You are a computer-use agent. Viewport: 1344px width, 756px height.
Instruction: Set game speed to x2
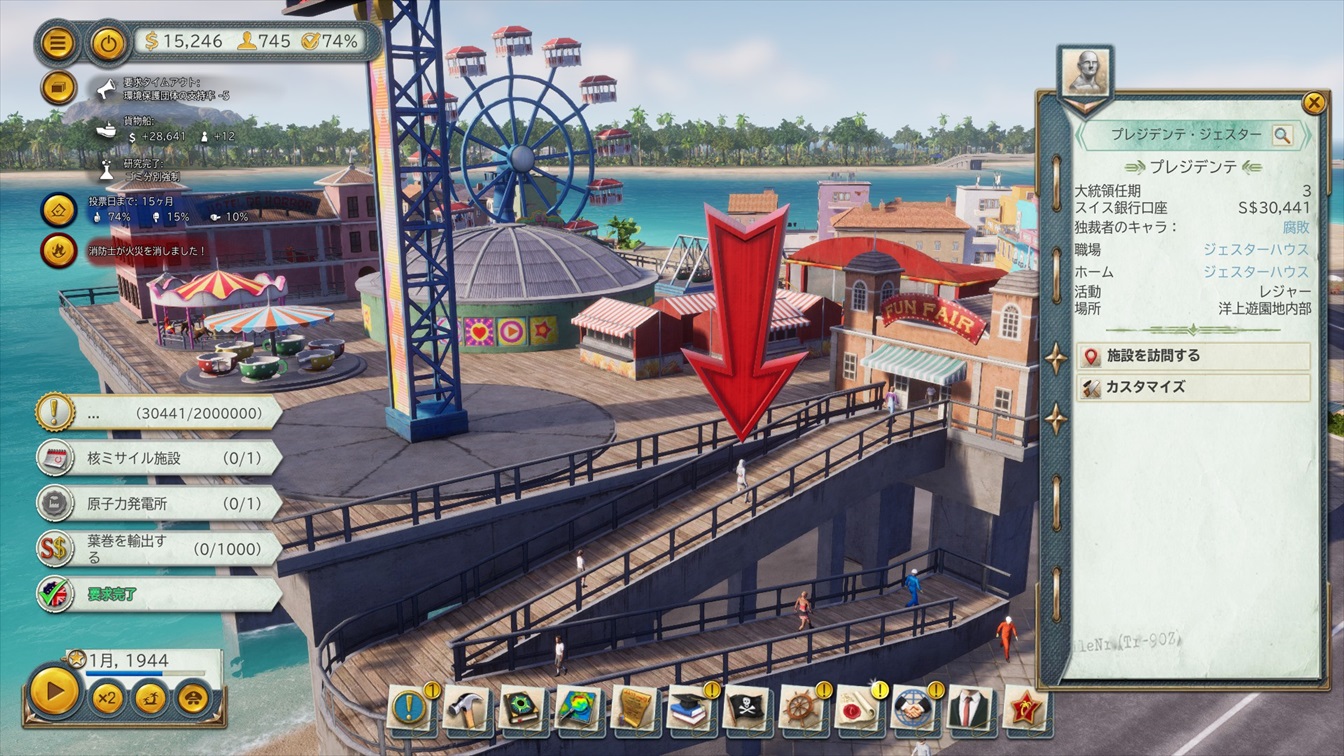[107, 697]
